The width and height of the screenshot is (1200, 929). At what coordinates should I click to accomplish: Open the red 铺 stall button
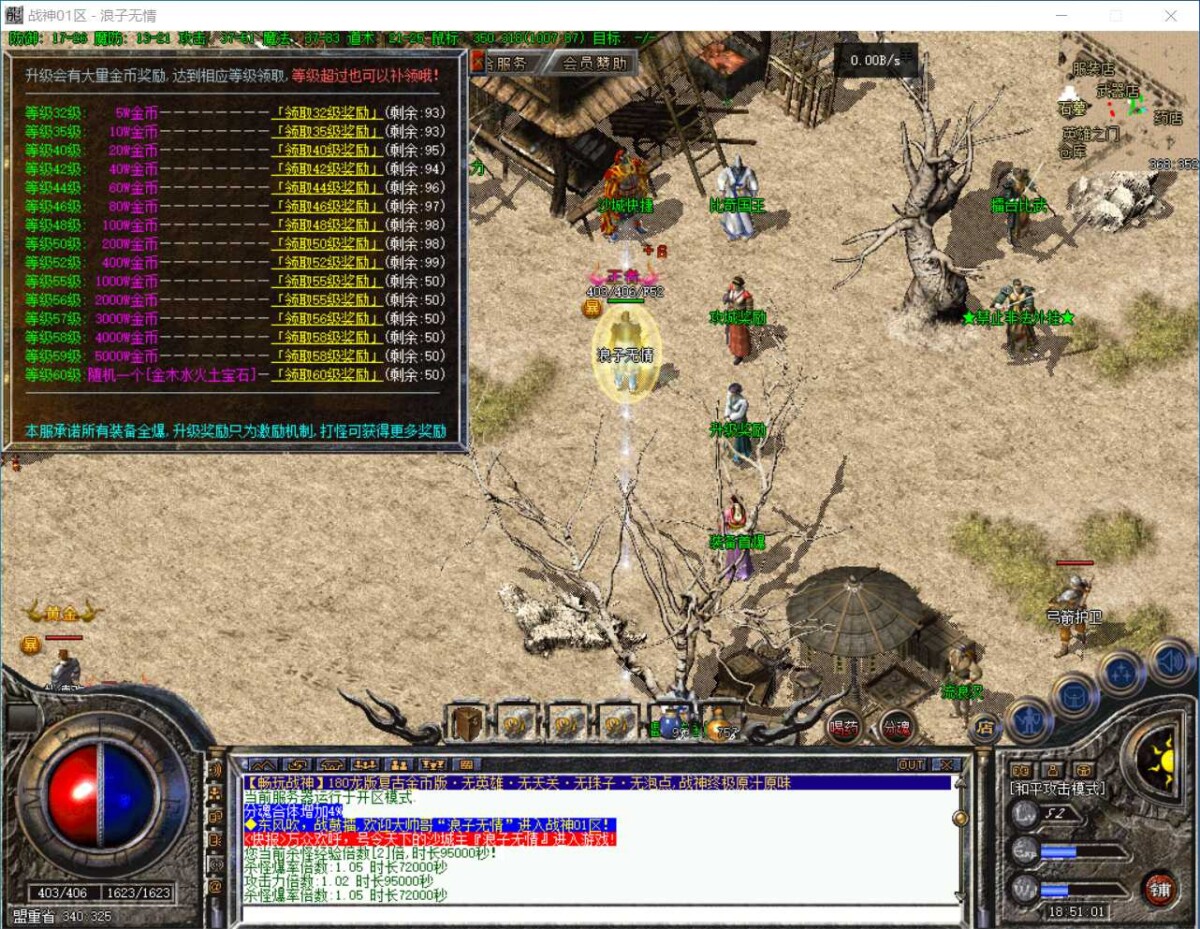[1159, 887]
